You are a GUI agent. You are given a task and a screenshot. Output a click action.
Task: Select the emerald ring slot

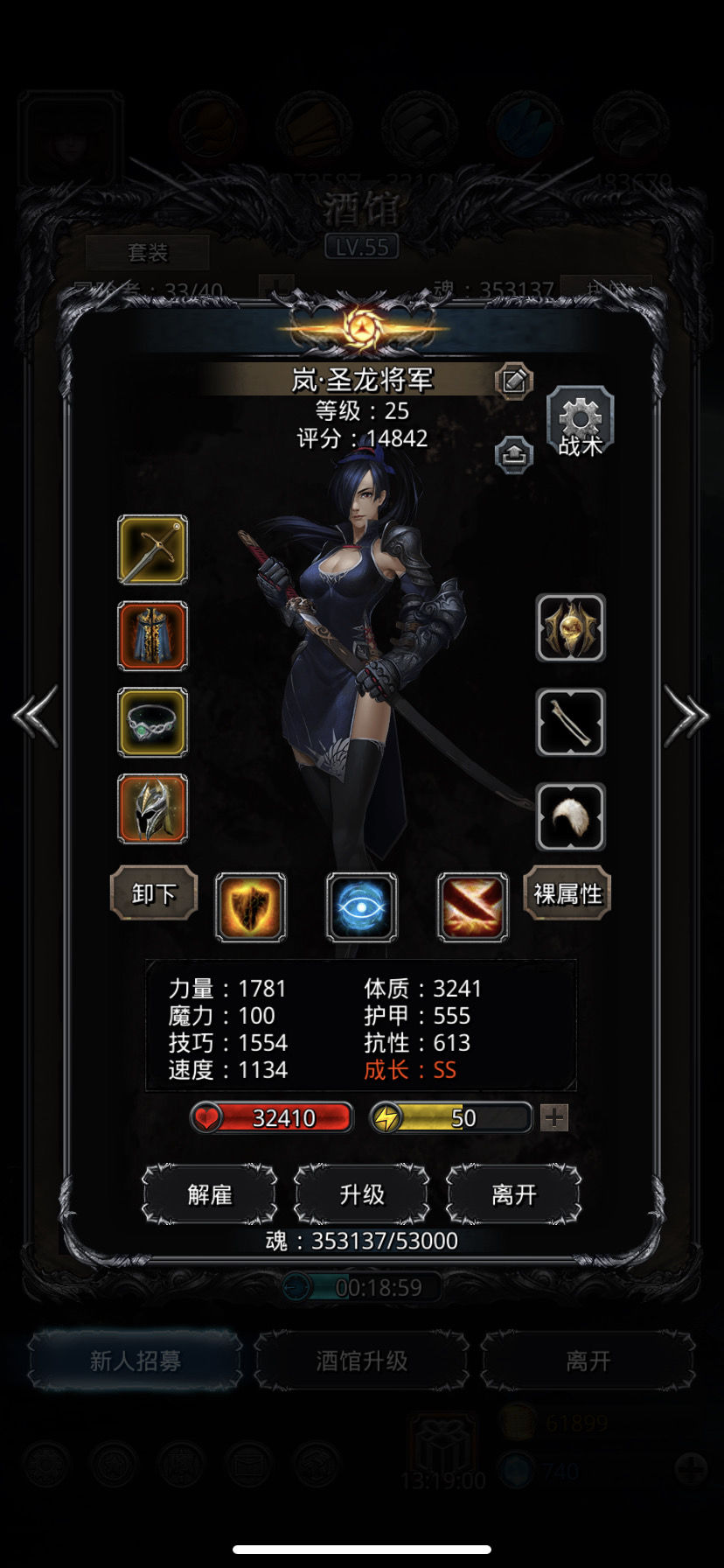click(x=152, y=722)
